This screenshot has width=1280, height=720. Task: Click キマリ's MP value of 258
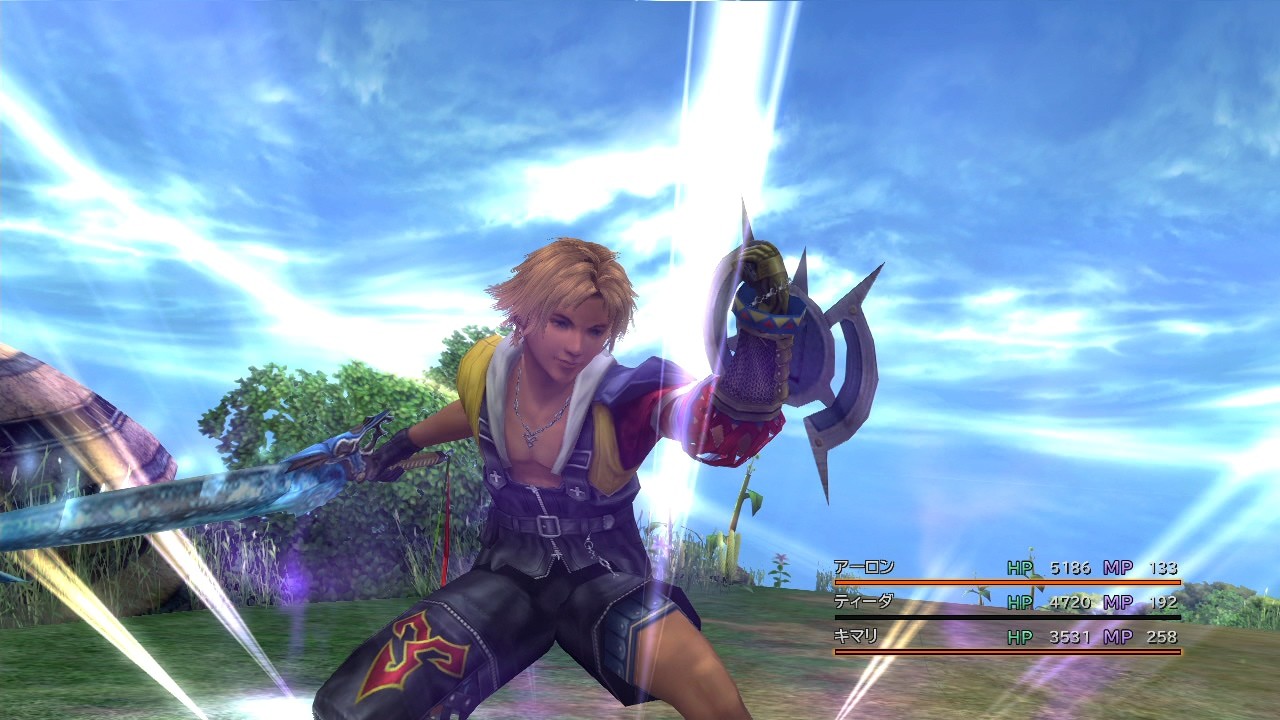click(x=1163, y=637)
